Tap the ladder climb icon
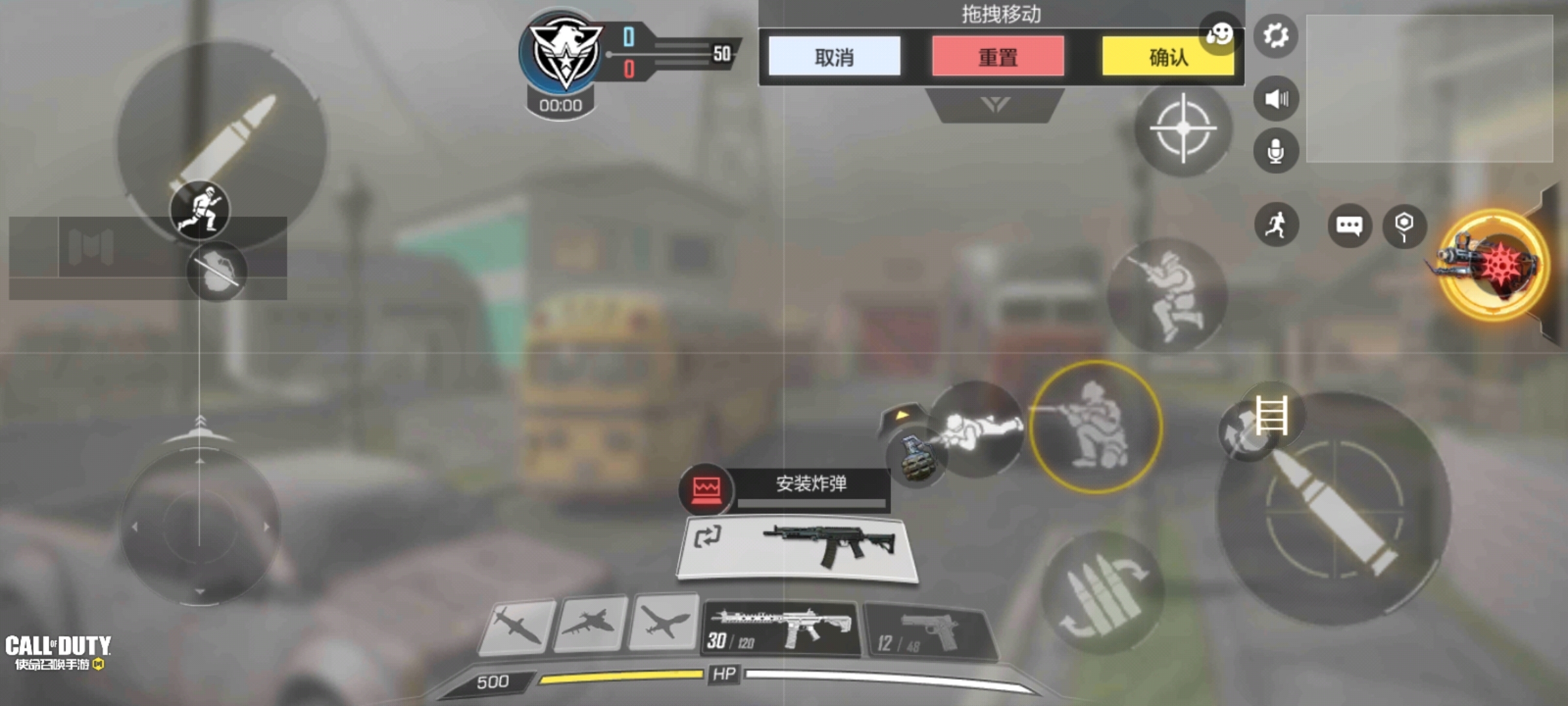 click(1271, 415)
